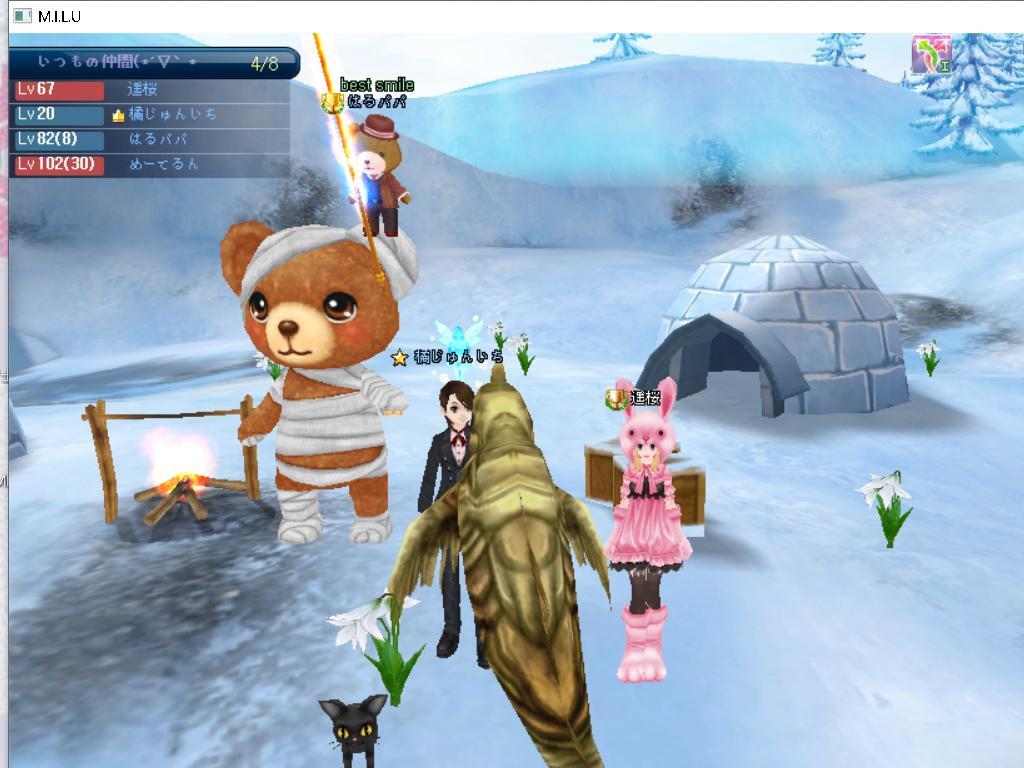Click the M.I.L.U window title bar
This screenshot has width=1024, height=768.
(500, 15)
